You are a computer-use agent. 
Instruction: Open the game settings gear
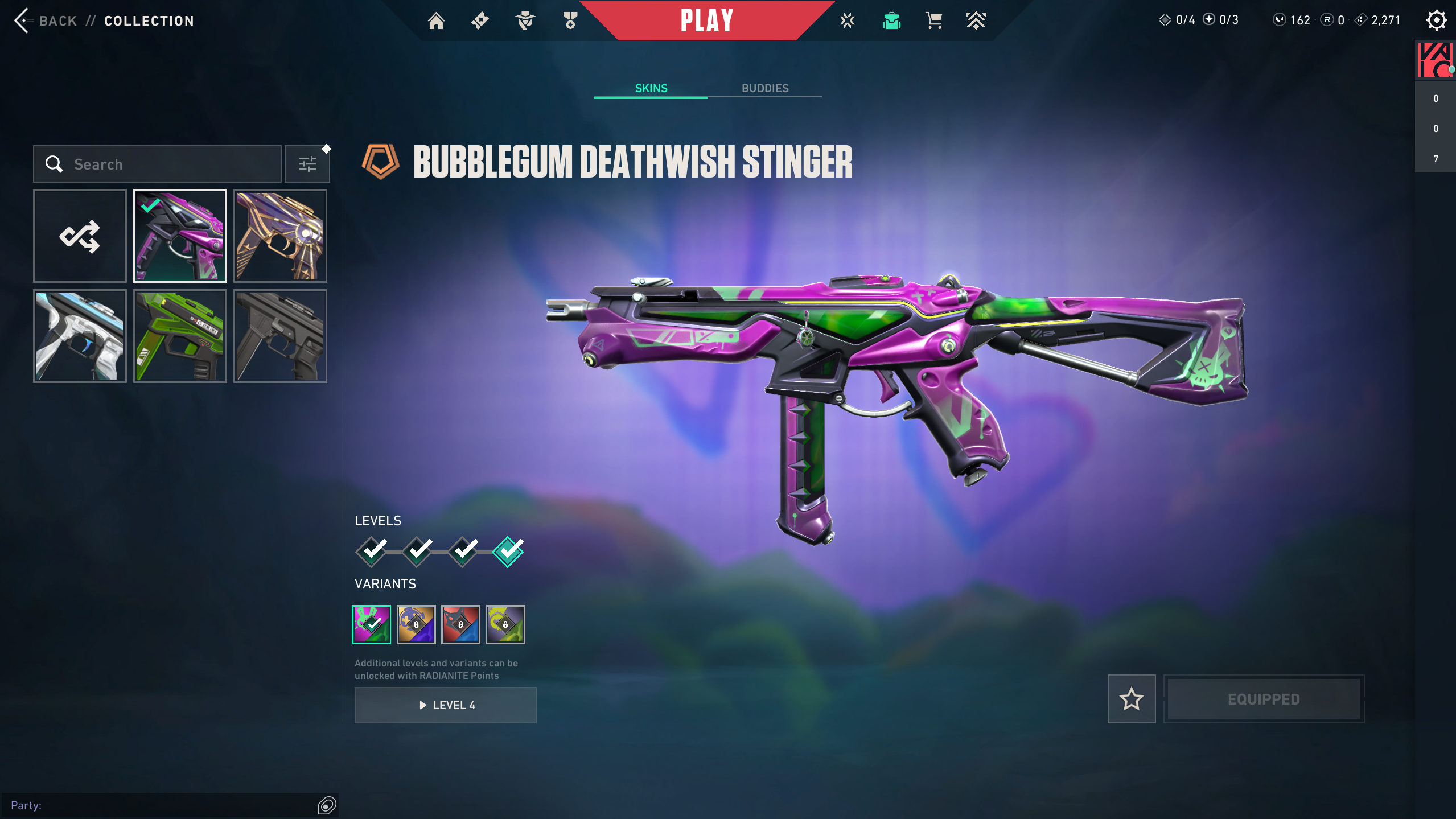coord(1436,21)
